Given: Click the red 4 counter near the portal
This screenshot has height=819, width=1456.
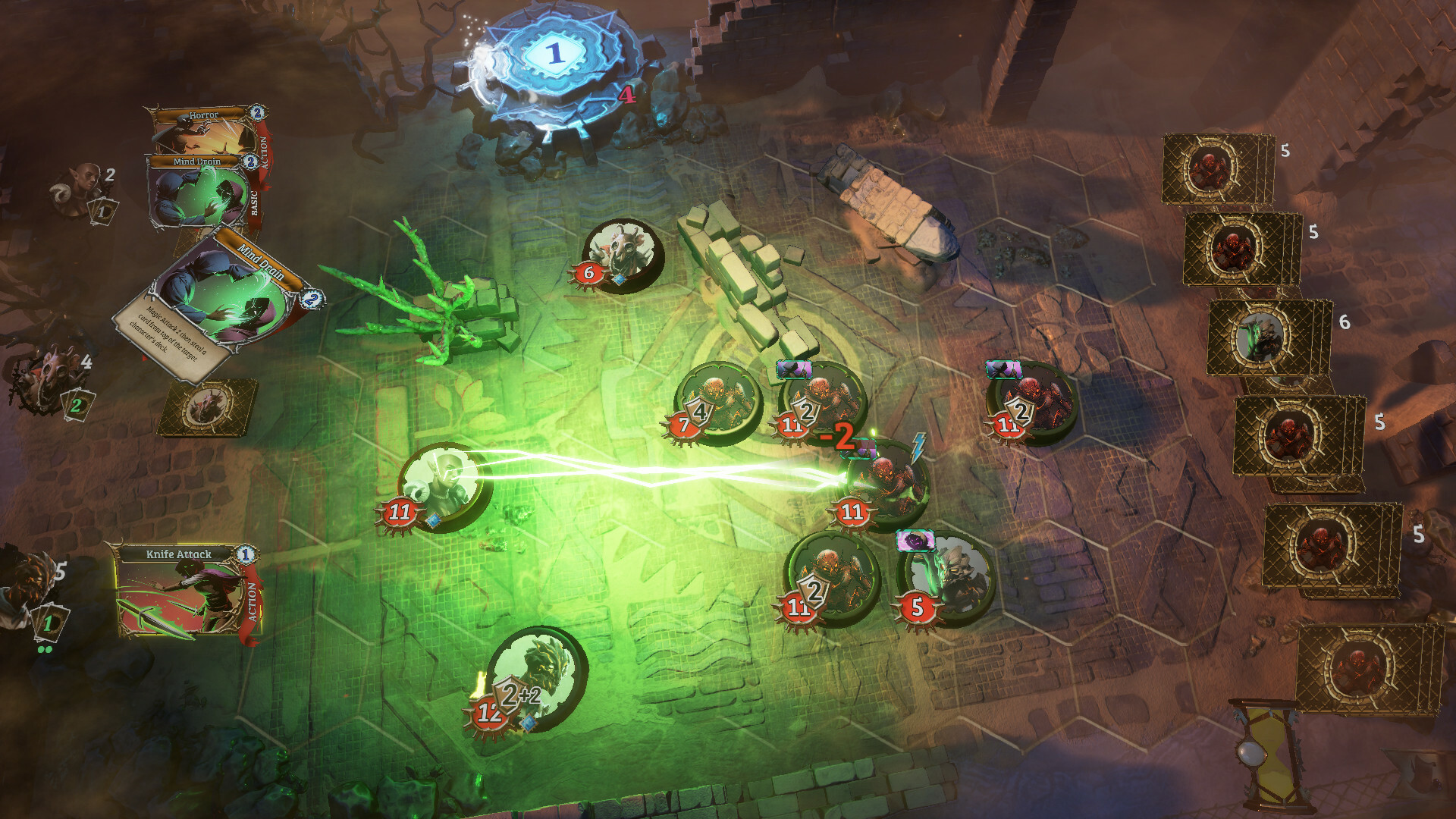Looking at the screenshot, I should tap(626, 96).
